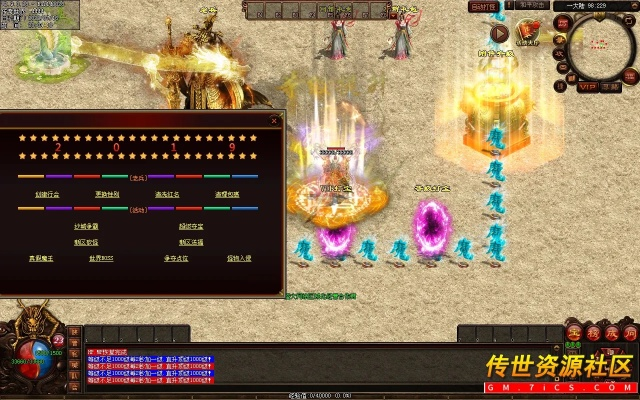Open the 真假魔王 activity link

click(43, 258)
